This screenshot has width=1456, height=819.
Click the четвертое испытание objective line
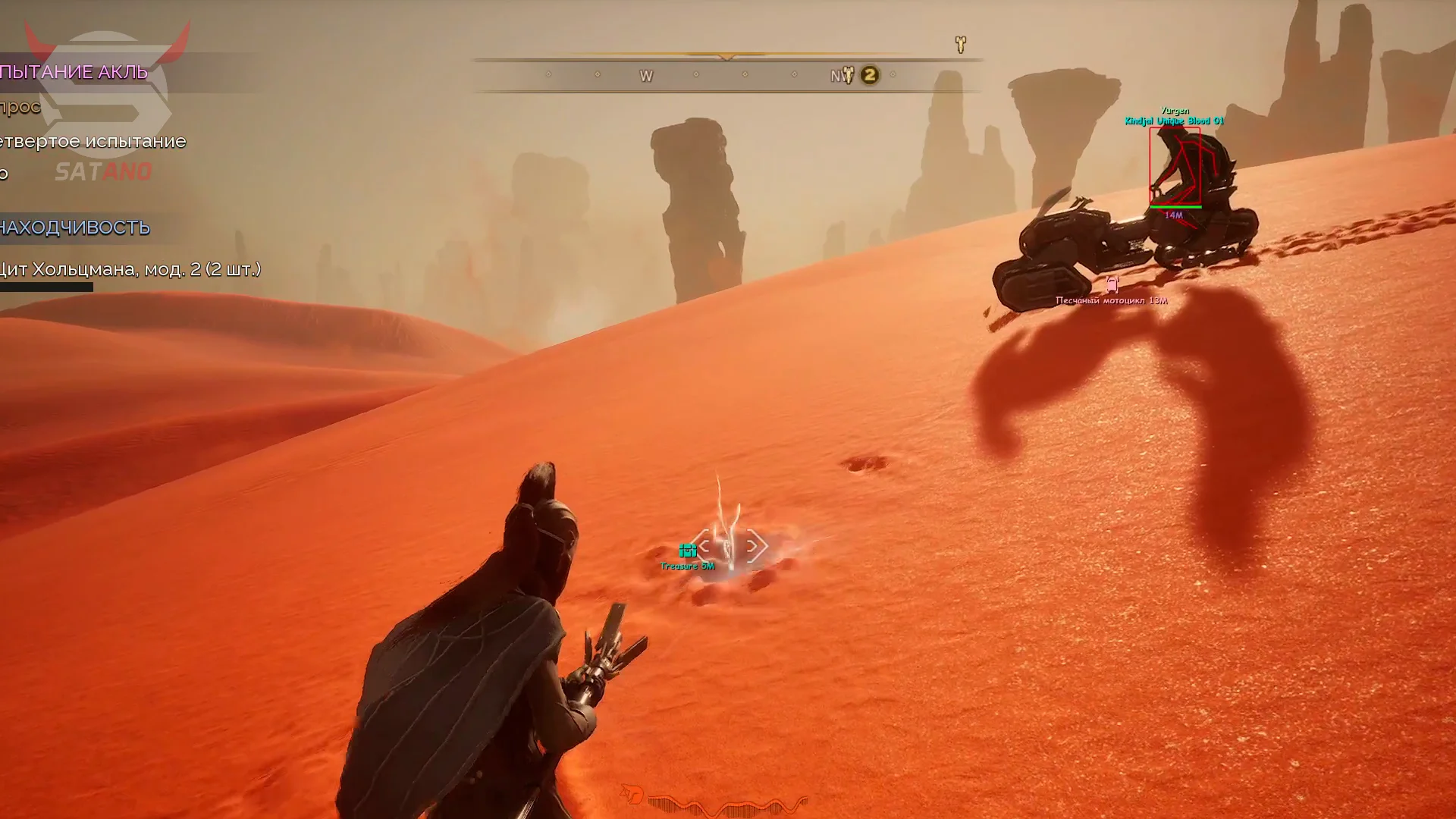point(93,142)
